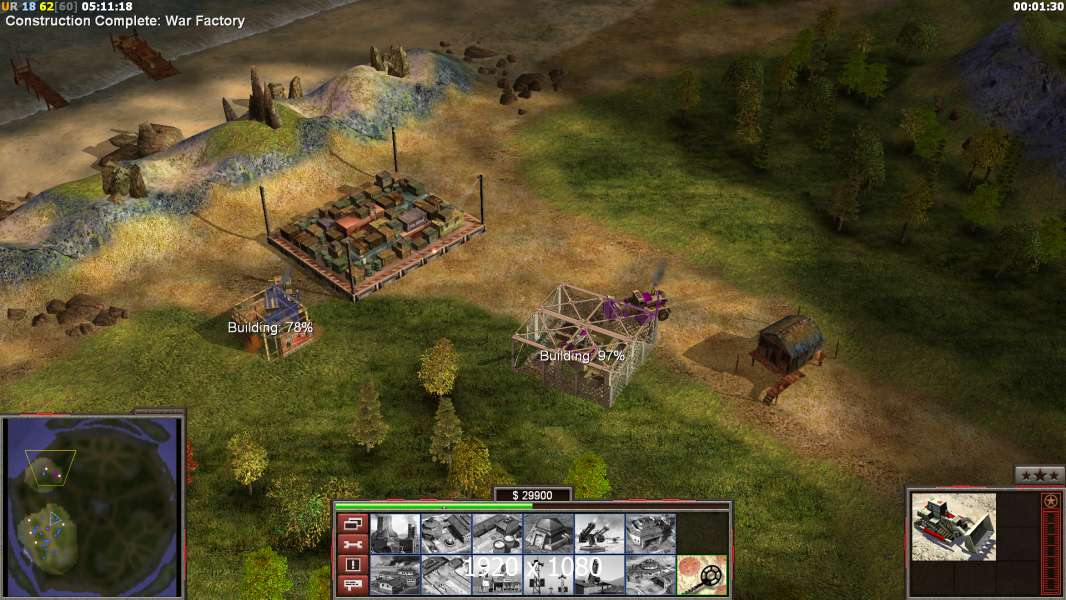The image size is (1066, 600).
Task: Select the Bunker build icon
Action: click(548, 533)
